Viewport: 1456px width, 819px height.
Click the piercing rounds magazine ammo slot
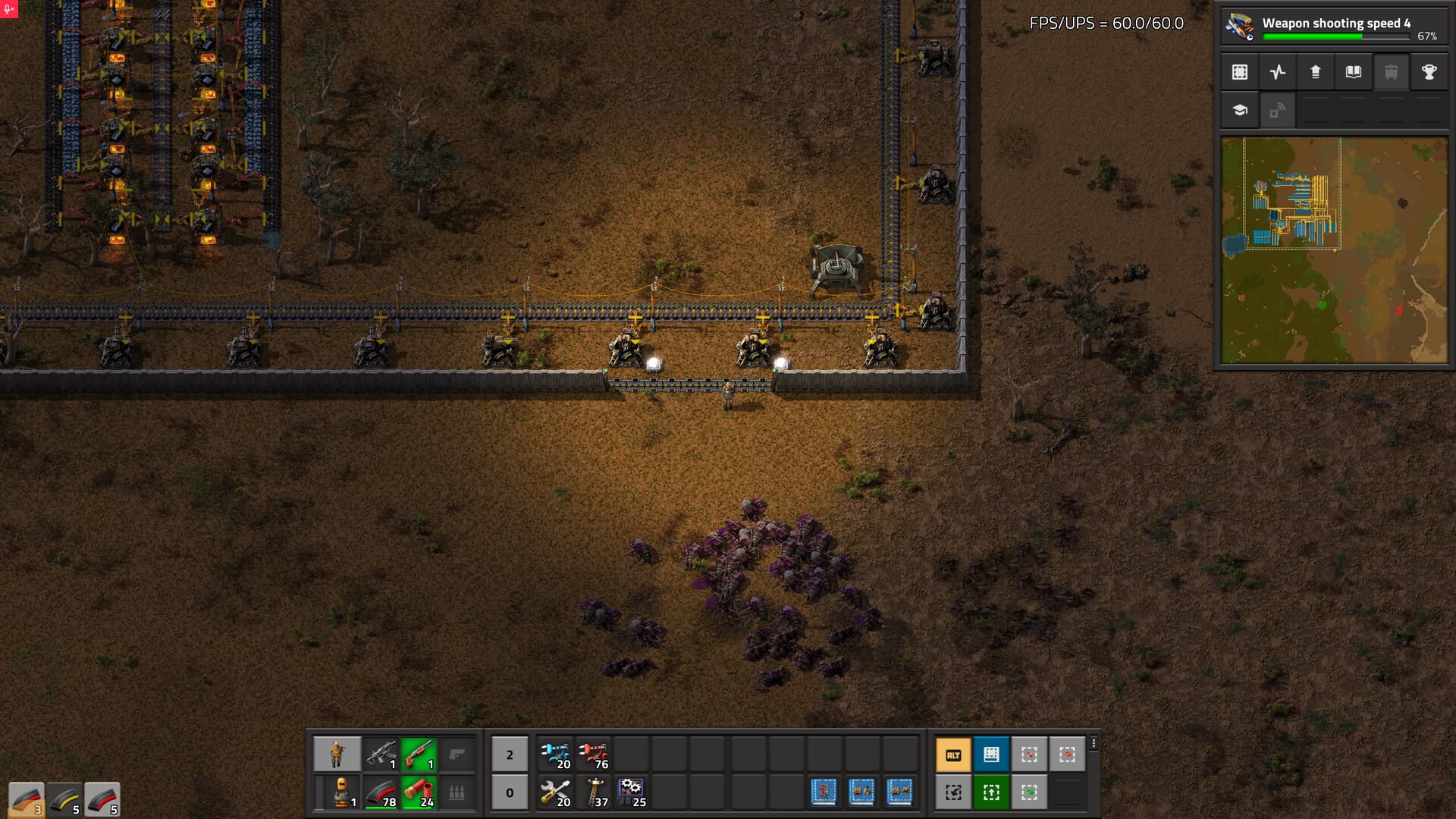coord(381,792)
